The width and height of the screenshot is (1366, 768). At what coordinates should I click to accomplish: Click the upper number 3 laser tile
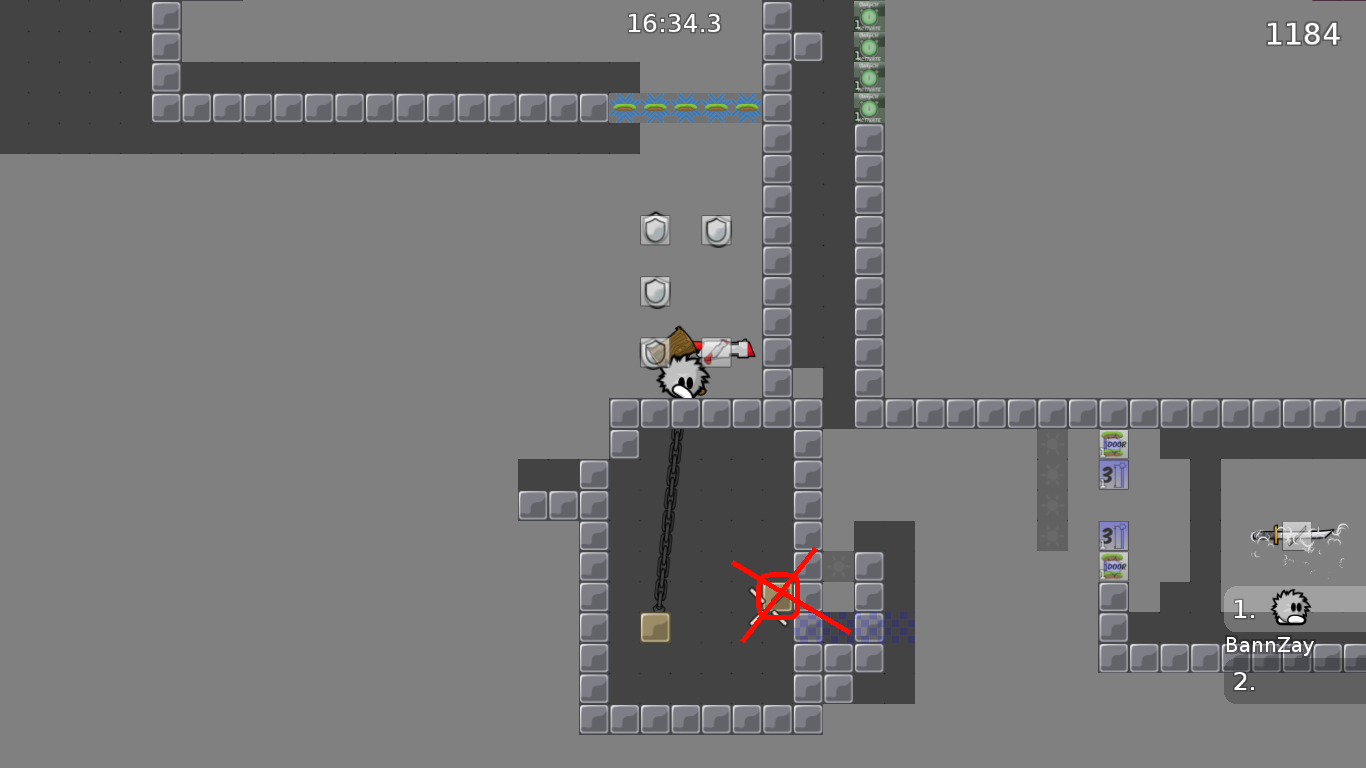(1113, 476)
